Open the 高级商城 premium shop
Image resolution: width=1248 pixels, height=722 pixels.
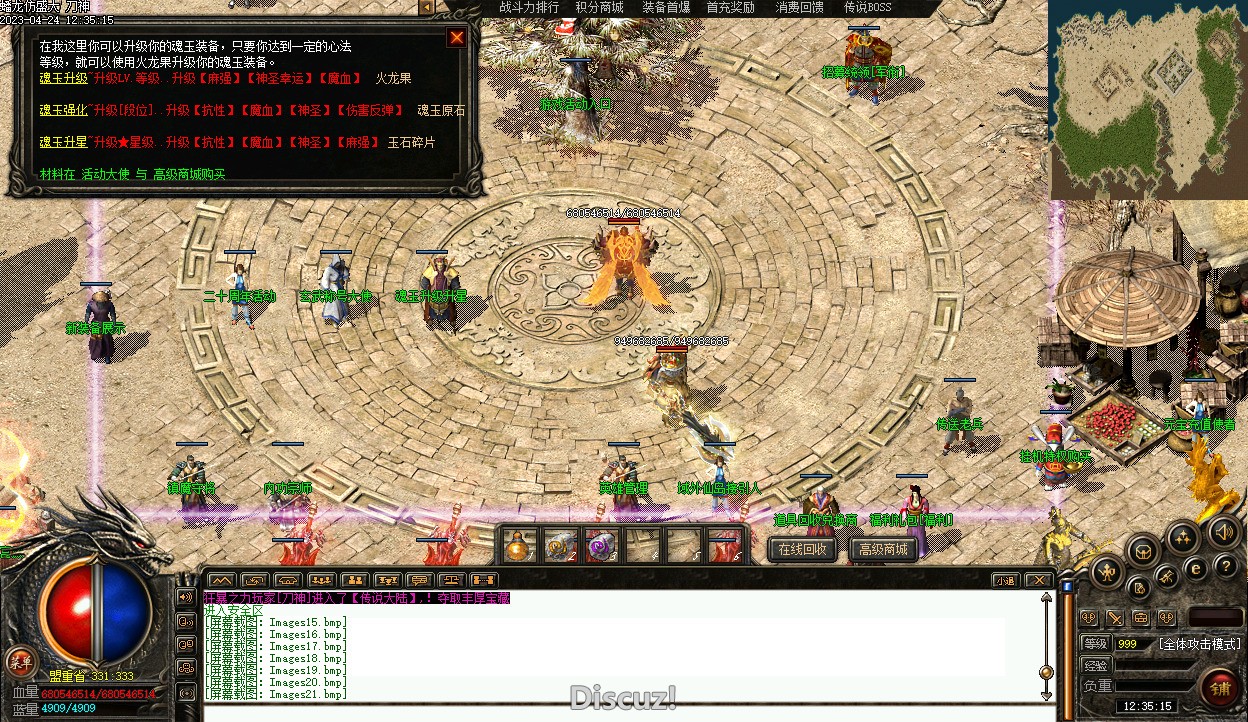pos(882,549)
